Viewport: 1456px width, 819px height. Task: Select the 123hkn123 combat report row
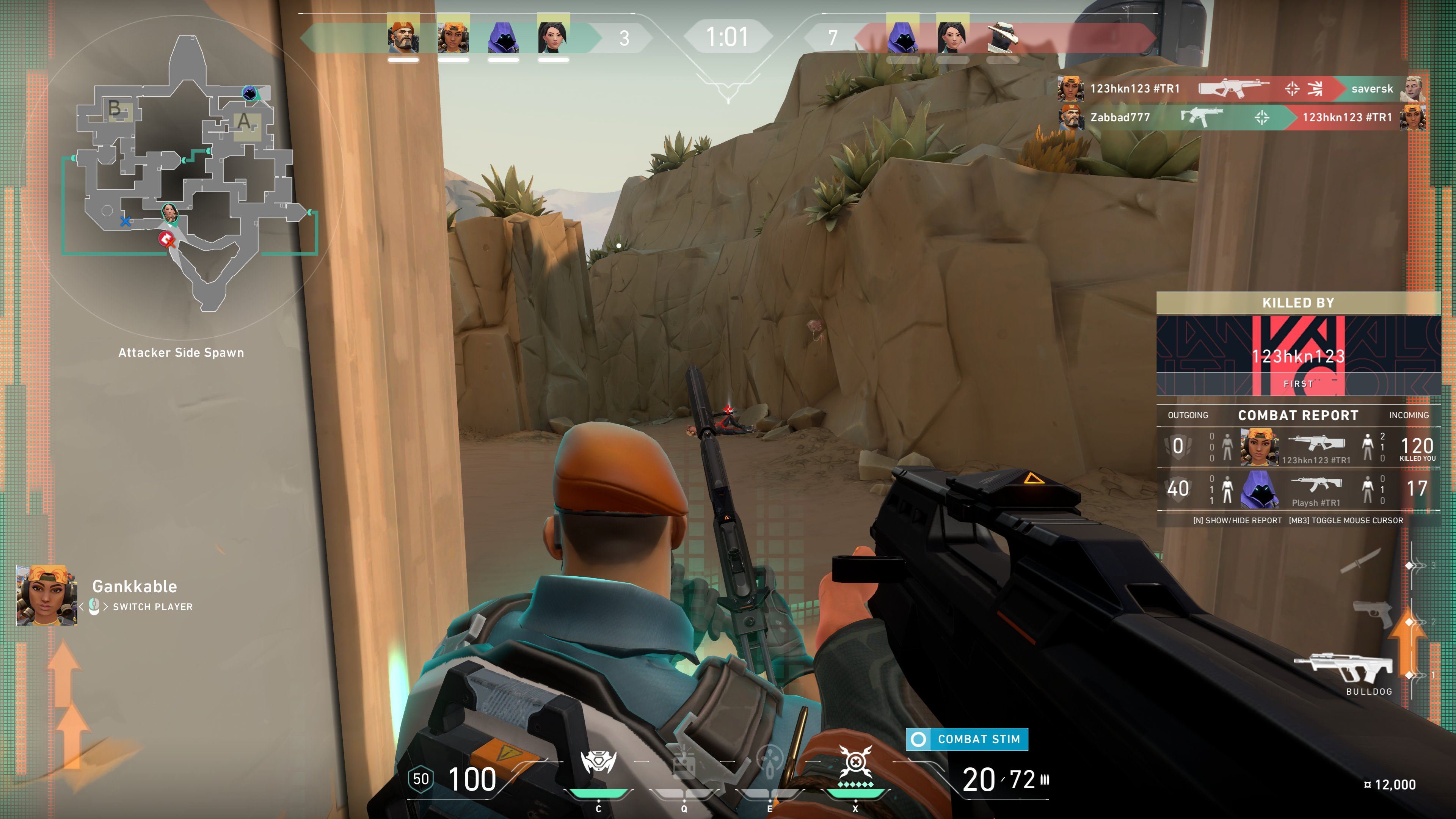[1298, 447]
